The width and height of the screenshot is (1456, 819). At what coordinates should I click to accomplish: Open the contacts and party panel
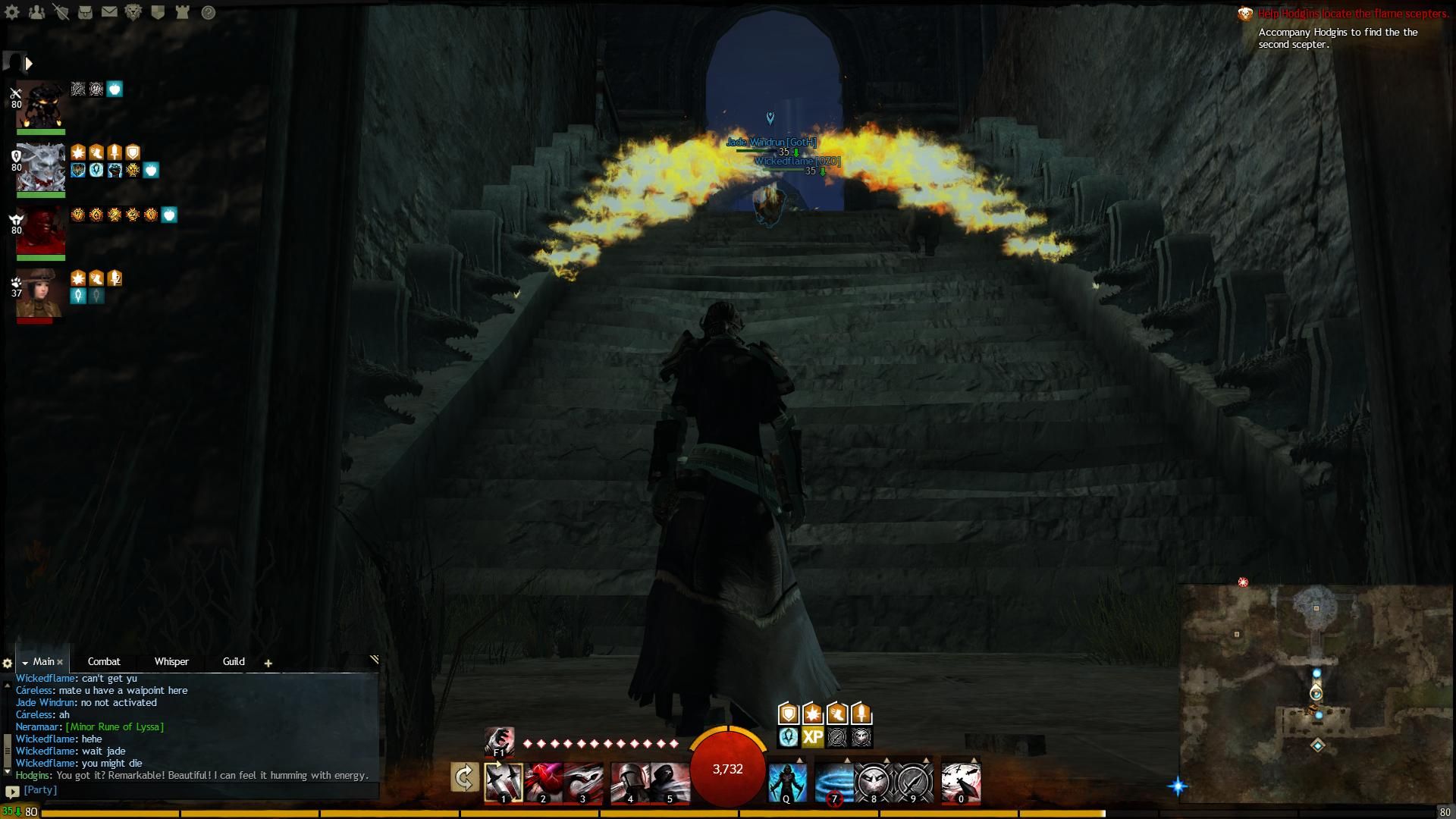36,12
